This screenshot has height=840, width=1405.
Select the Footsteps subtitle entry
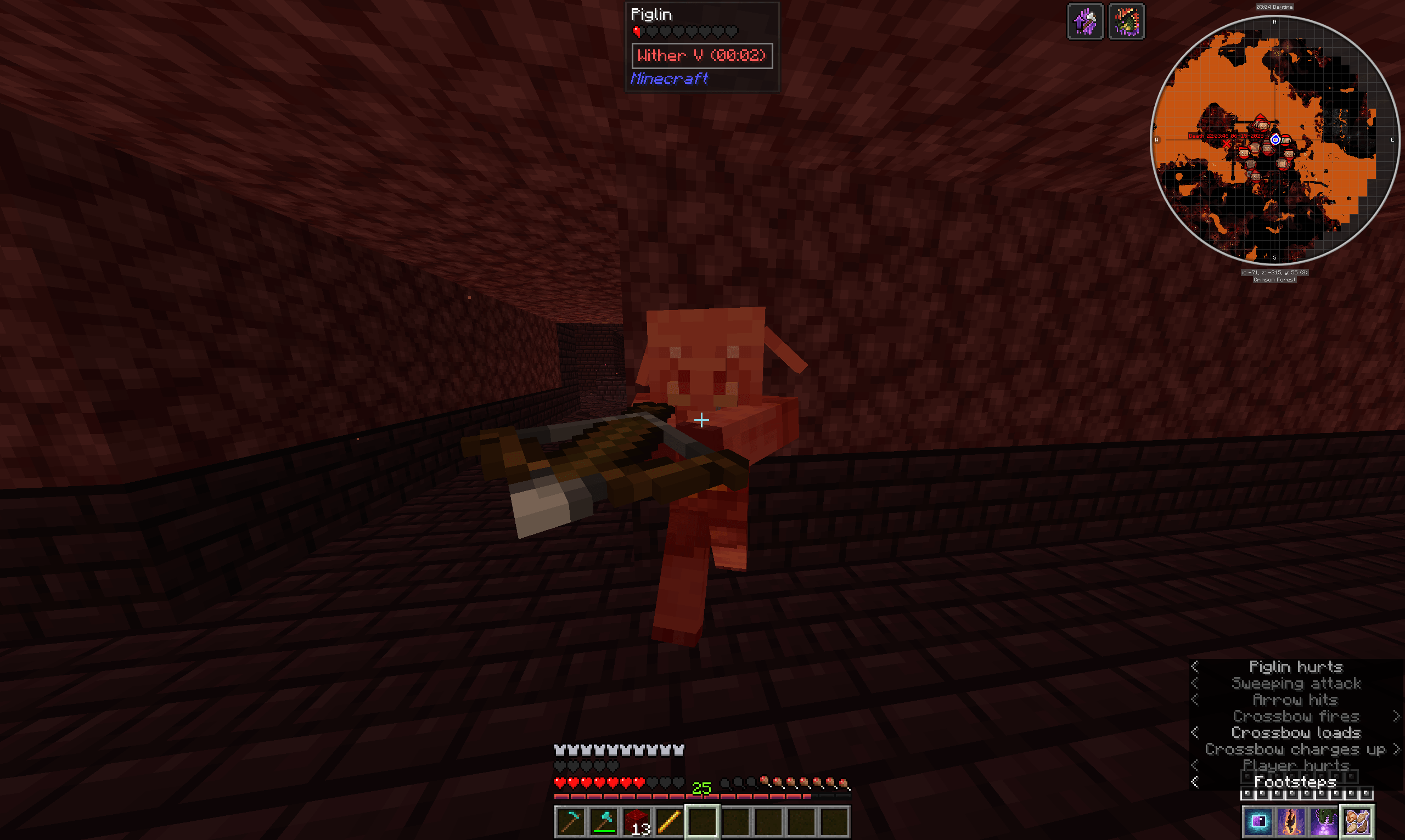1295,782
